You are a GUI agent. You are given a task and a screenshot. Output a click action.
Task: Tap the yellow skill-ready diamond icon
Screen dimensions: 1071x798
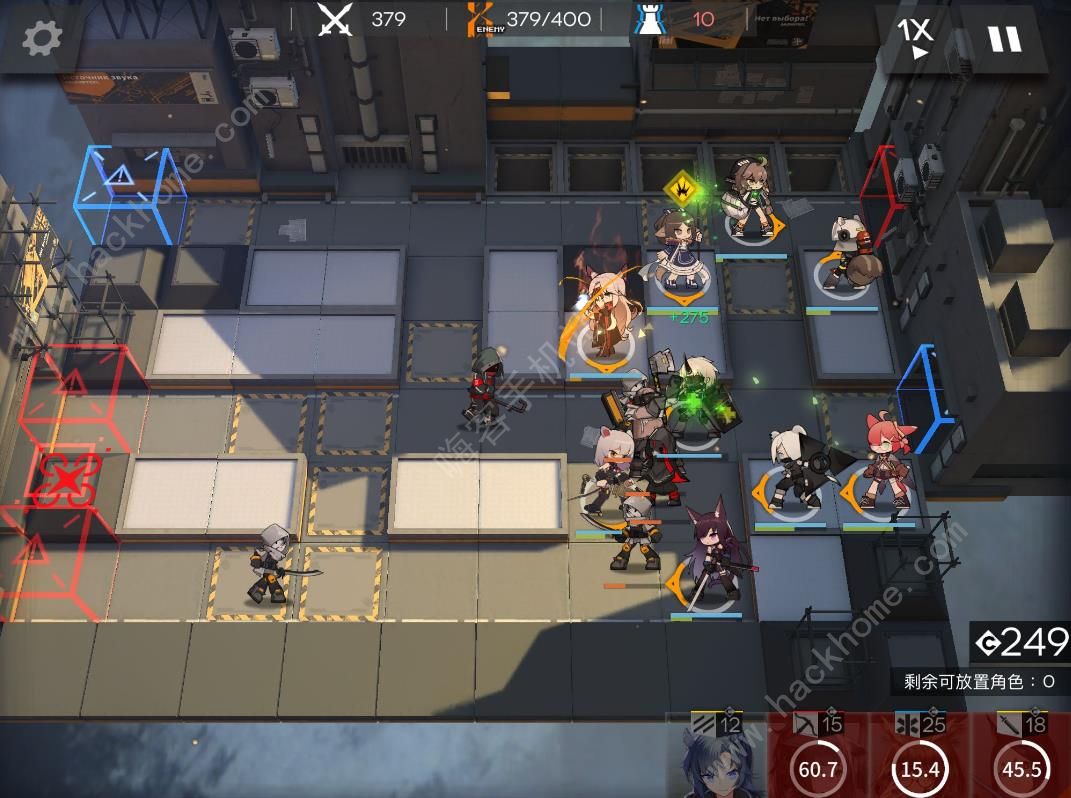(682, 185)
